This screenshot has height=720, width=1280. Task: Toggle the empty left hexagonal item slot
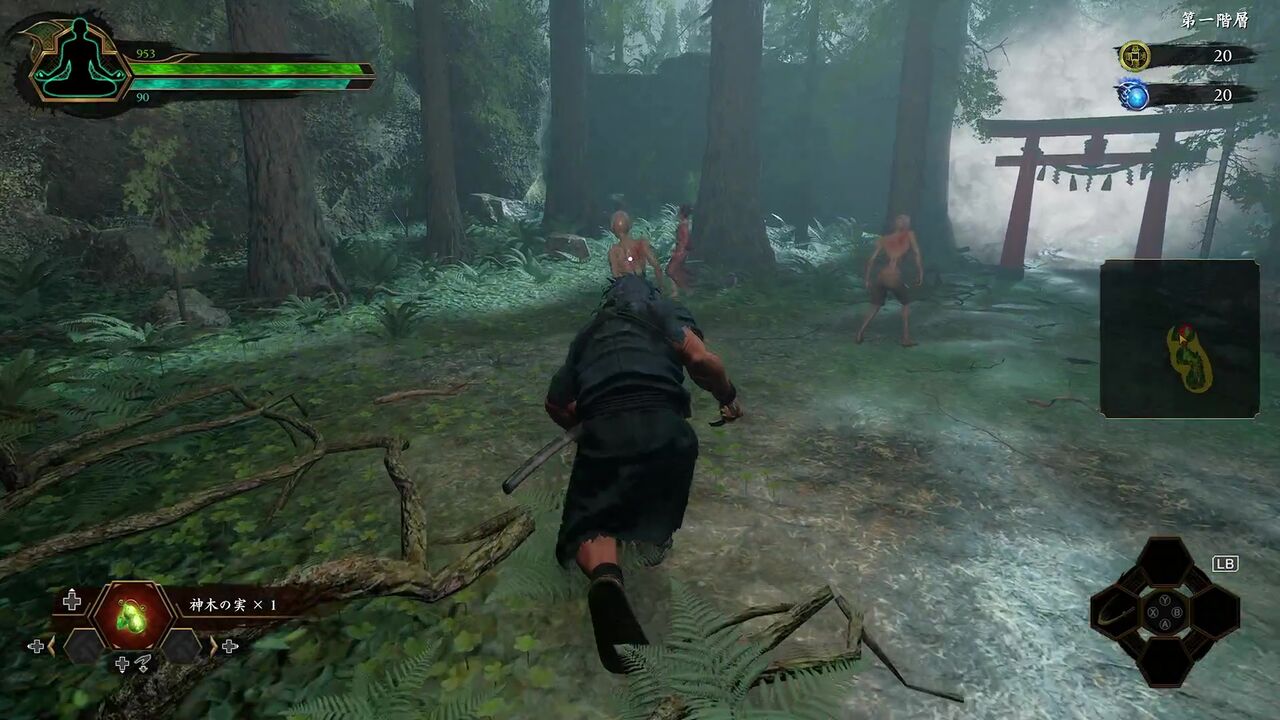pyautogui.click(x=85, y=646)
